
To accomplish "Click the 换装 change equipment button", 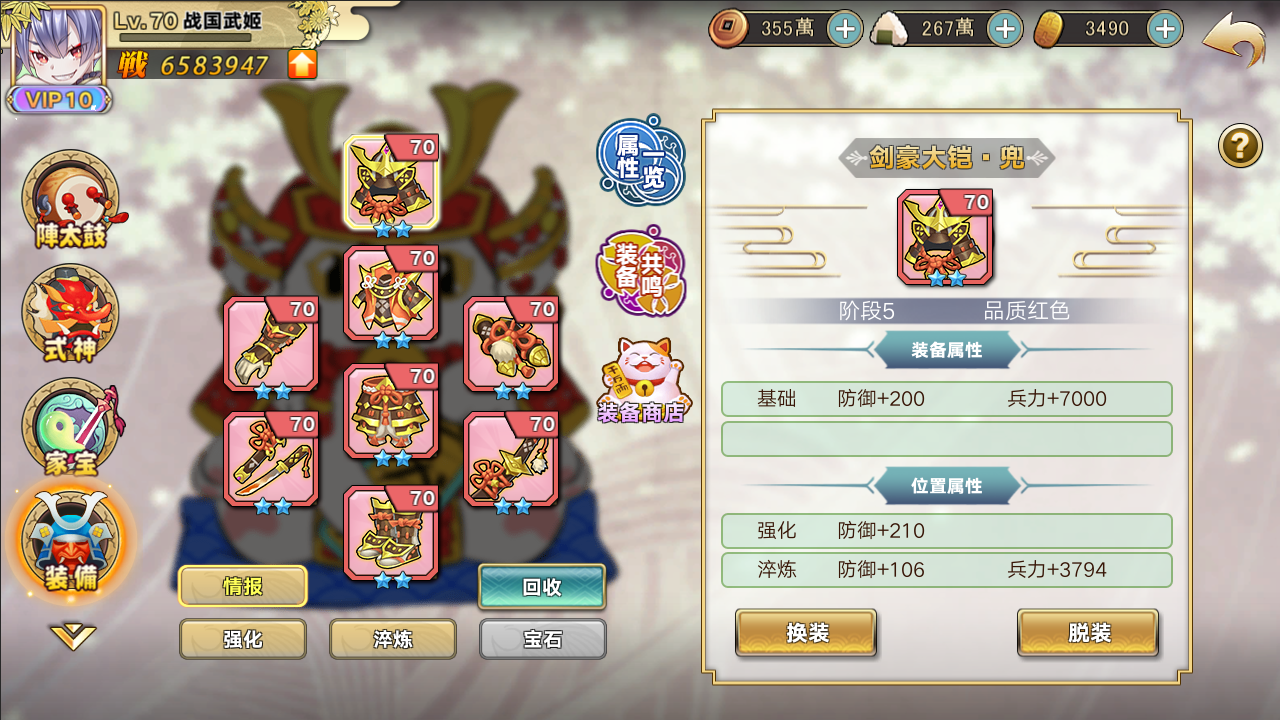I will click(806, 633).
